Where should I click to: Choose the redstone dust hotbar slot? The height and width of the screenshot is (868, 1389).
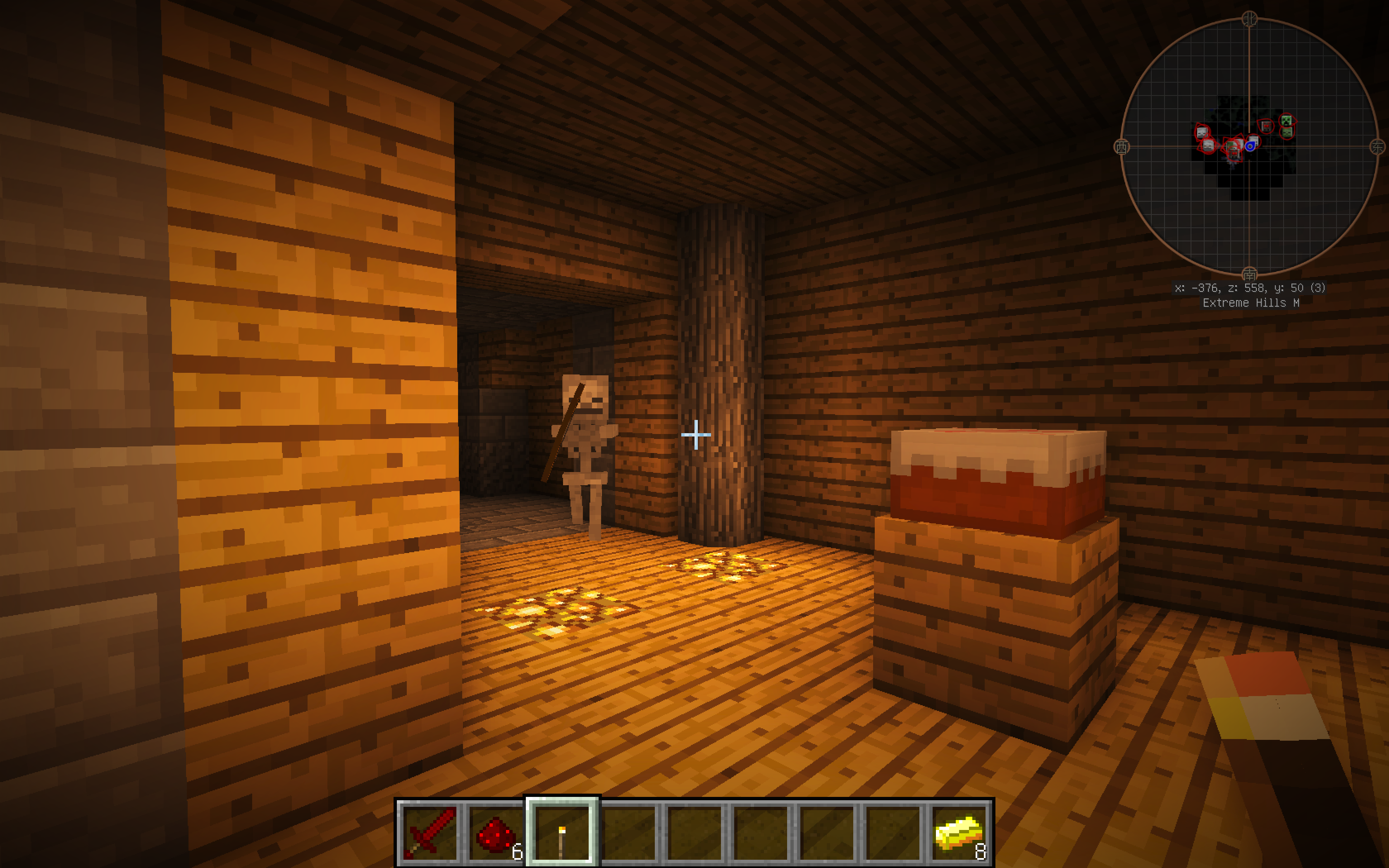tap(496, 832)
